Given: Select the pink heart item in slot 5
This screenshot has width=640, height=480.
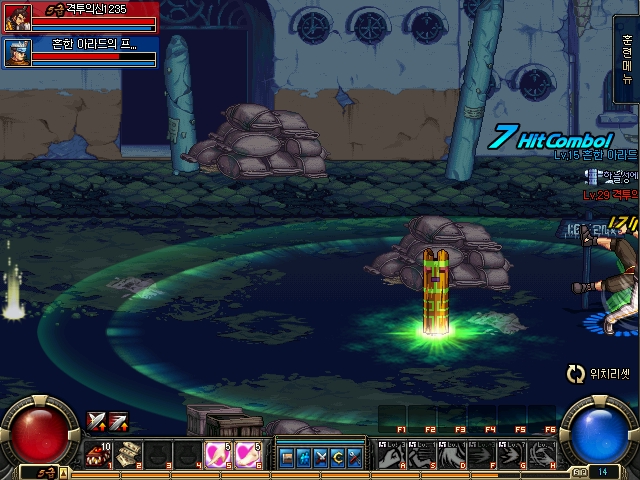Looking at the screenshot, I should 217,456.
